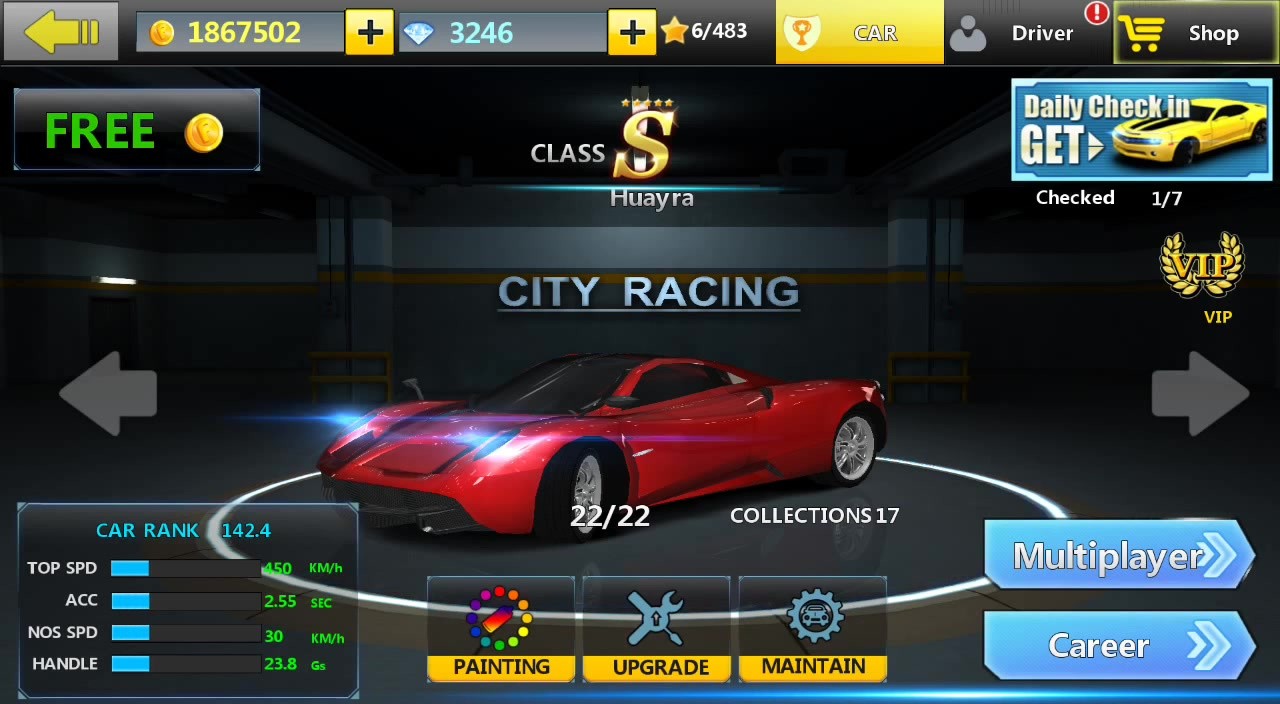Show the previous car with the left arrow
Image resolution: width=1280 pixels, height=704 pixels.
tap(108, 393)
